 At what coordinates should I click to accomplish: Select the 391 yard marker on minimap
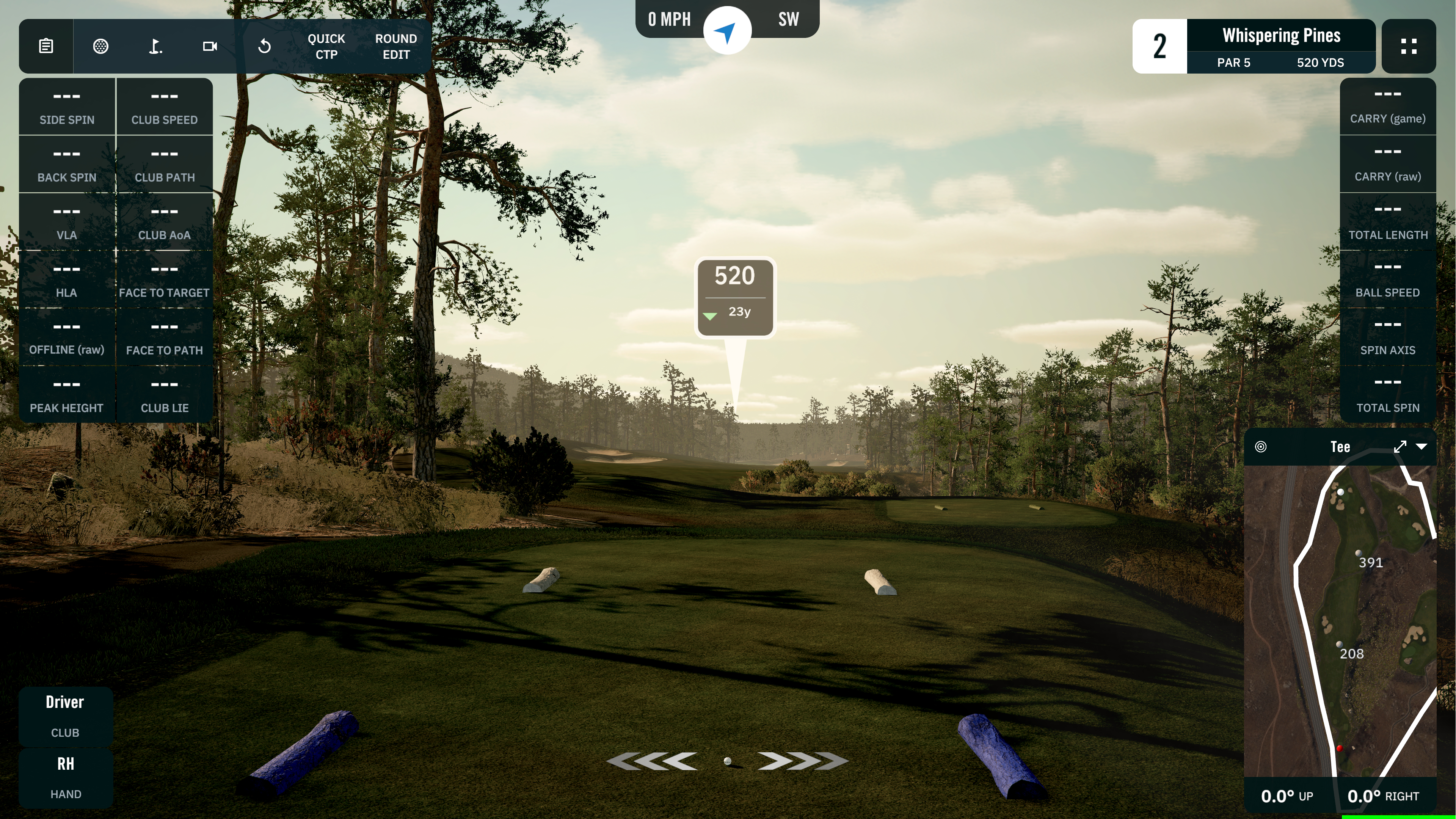tap(1358, 553)
